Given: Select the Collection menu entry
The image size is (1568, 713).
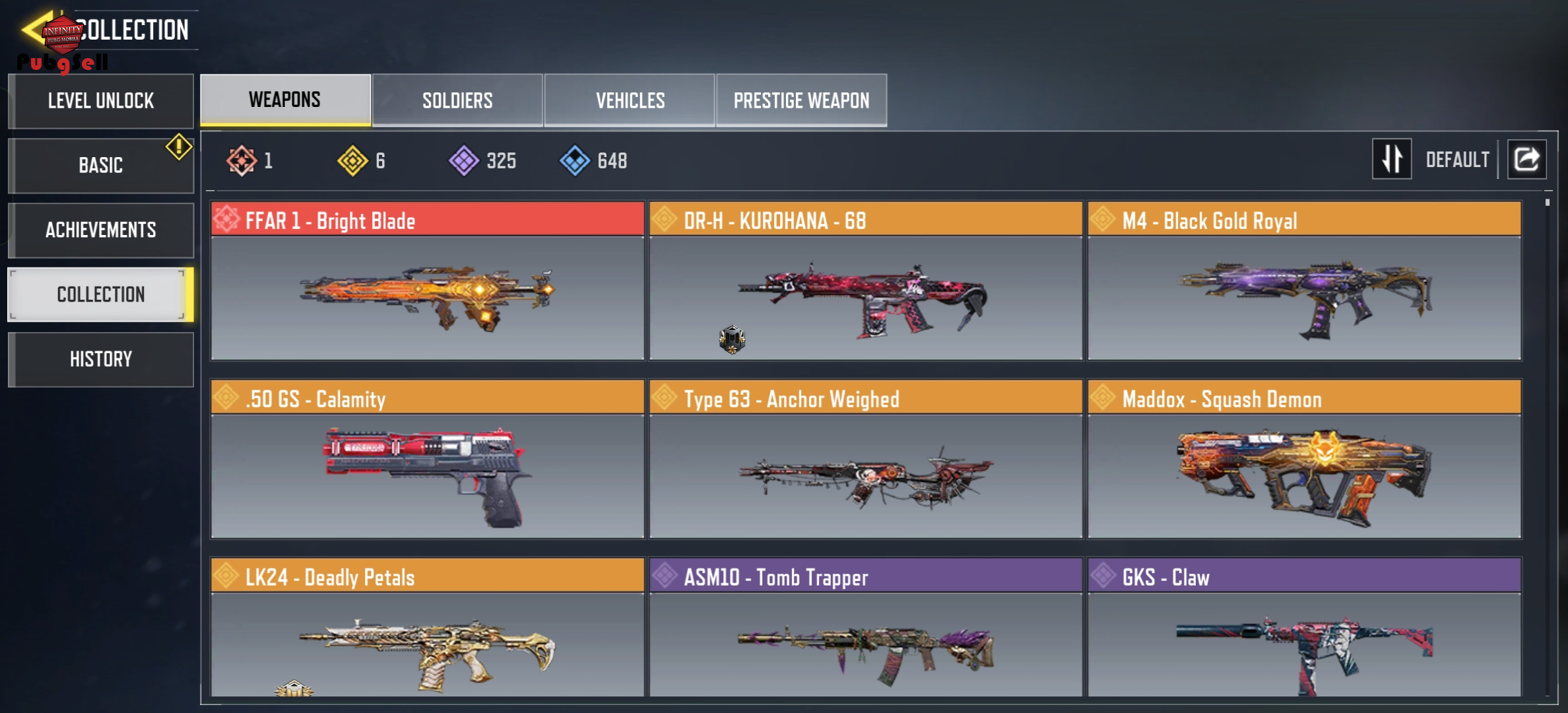Looking at the screenshot, I should (x=101, y=294).
